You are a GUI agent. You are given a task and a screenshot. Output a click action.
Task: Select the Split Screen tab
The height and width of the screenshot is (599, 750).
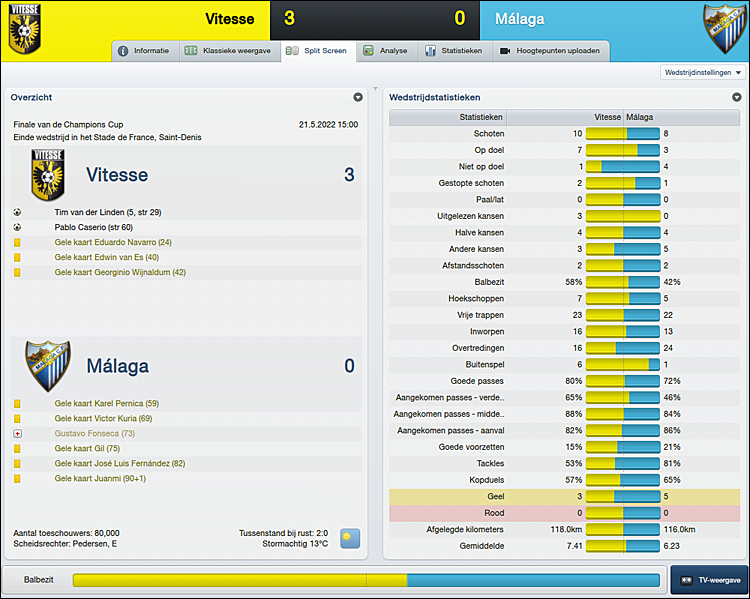coord(316,50)
